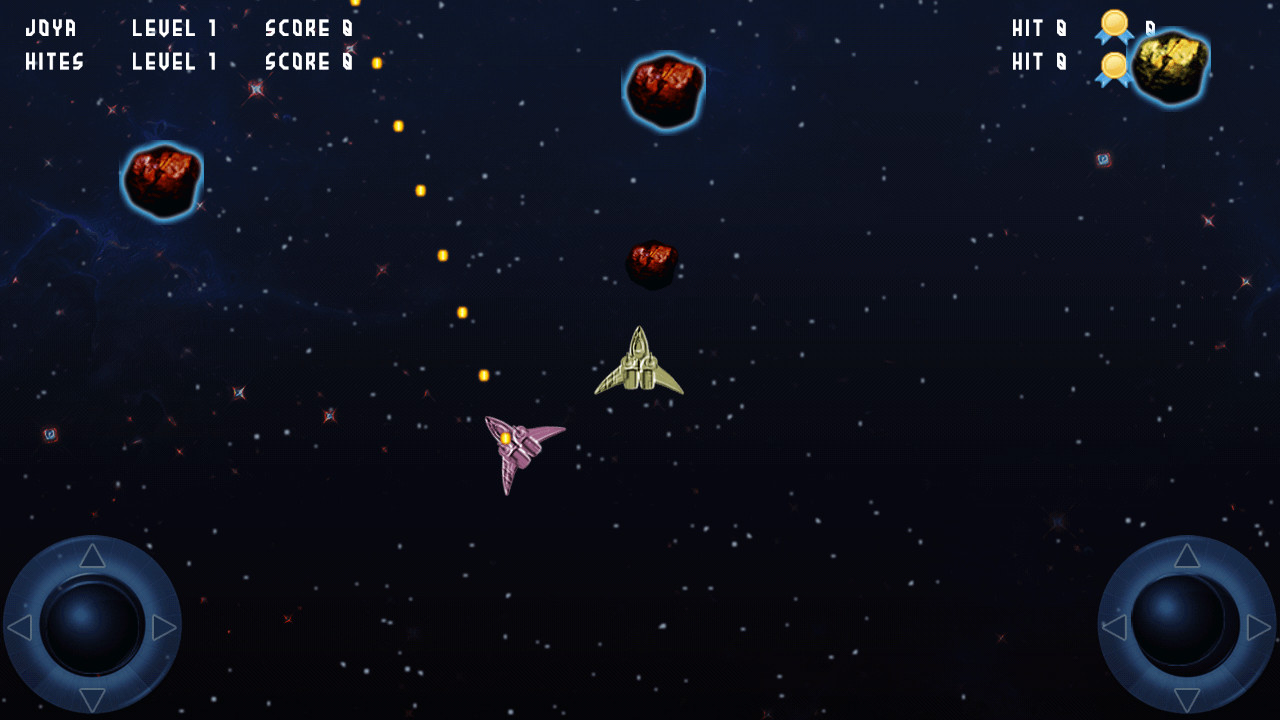Viewport: 1280px width, 720px height.
Task: Click the right joystick's center knob
Action: tap(1180, 620)
